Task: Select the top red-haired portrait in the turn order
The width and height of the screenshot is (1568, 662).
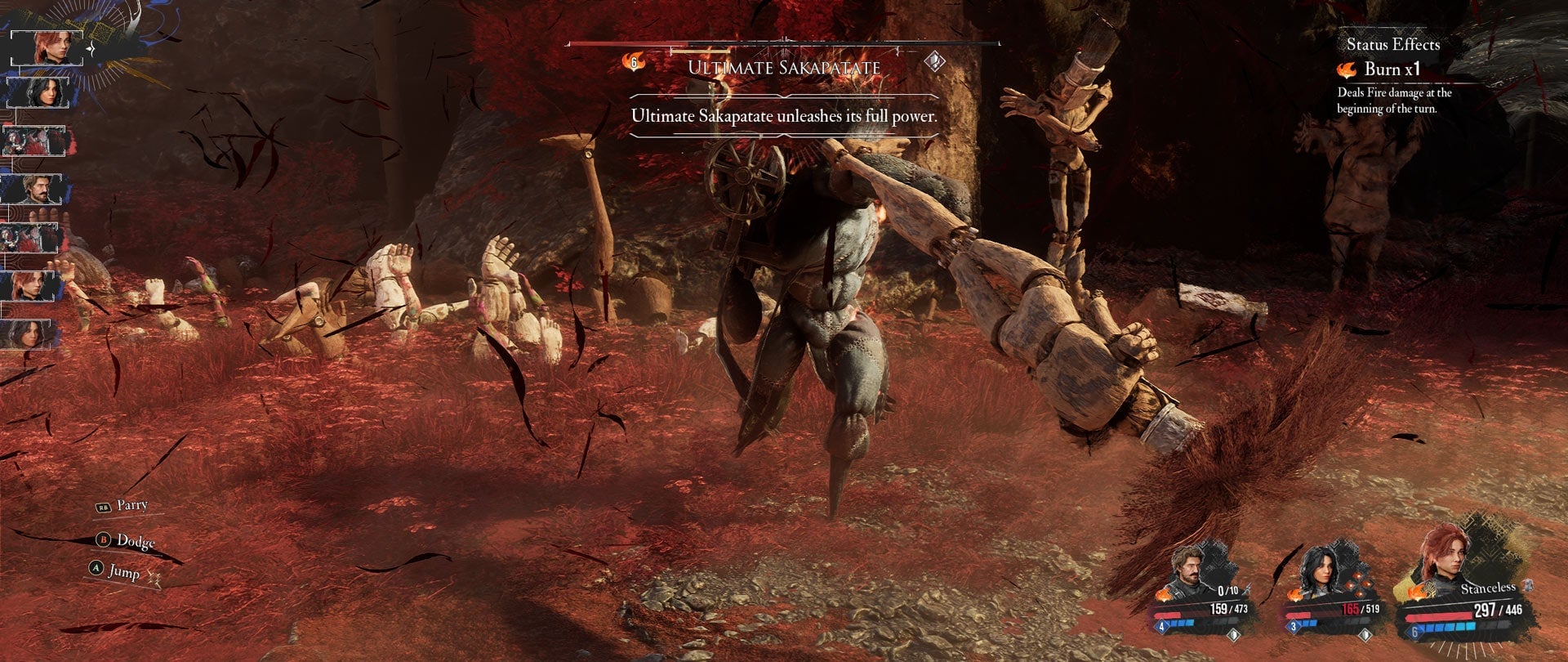Action: click(45, 47)
